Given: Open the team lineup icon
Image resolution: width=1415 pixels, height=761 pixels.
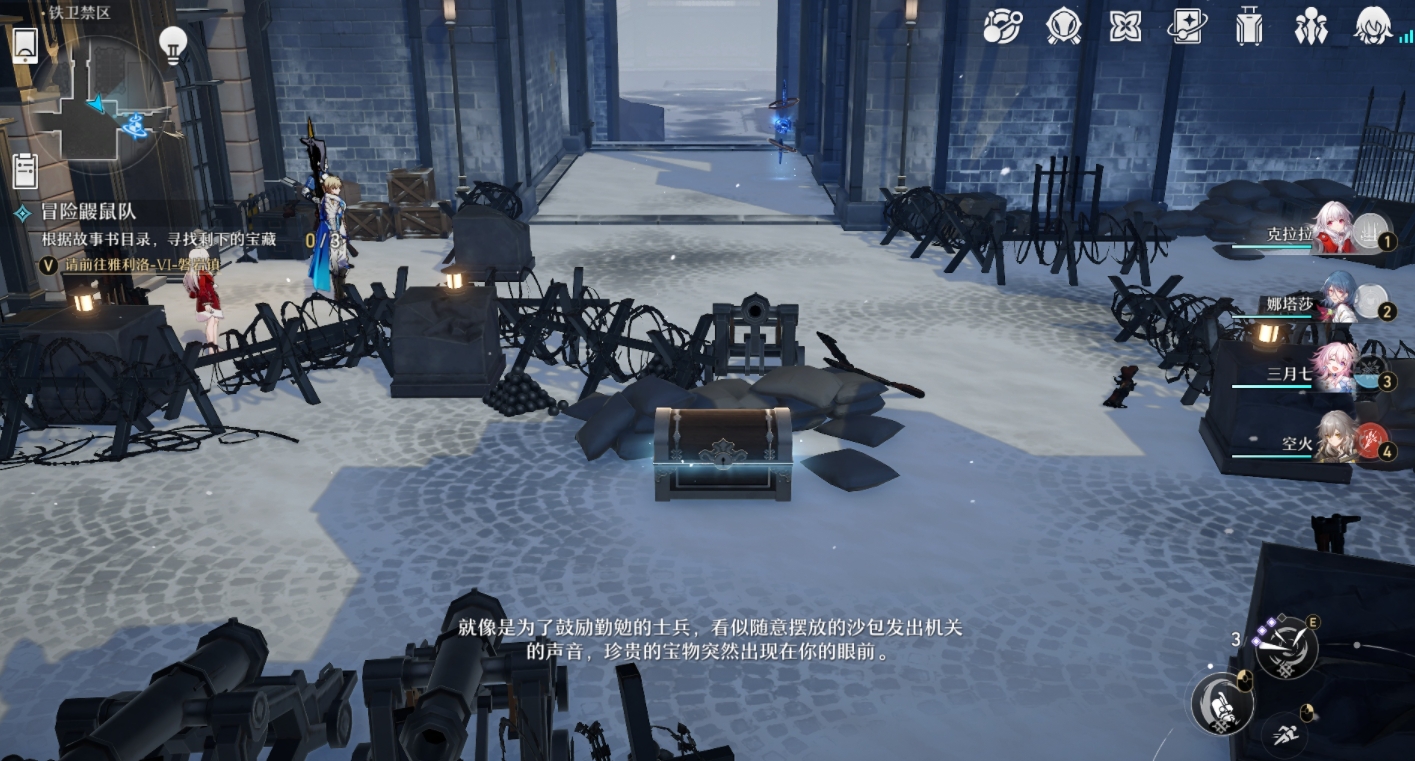Looking at the screenshot, I should [x=1310, y=25].
